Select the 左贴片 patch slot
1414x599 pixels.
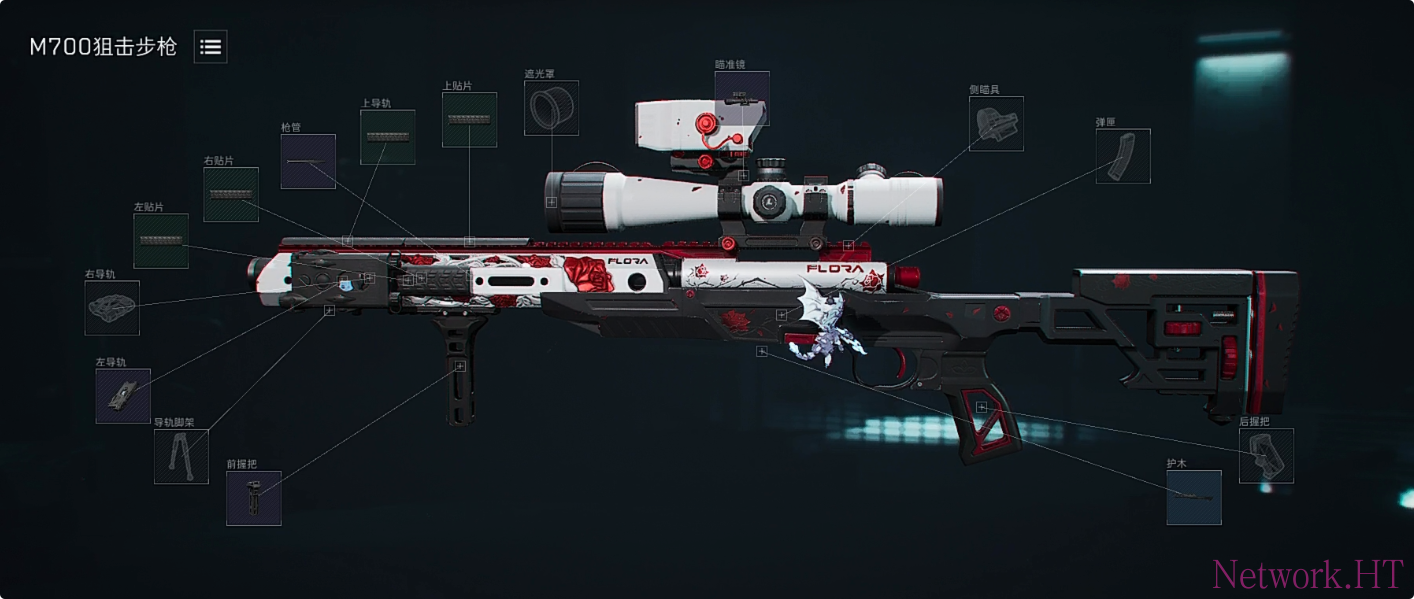[161, 241]
